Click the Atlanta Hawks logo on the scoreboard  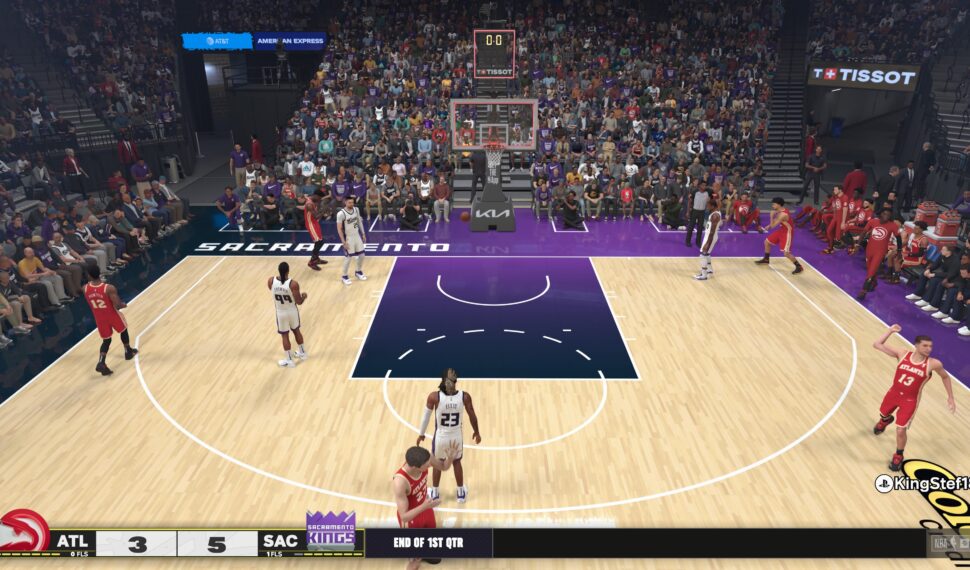[x=24, y=532]
